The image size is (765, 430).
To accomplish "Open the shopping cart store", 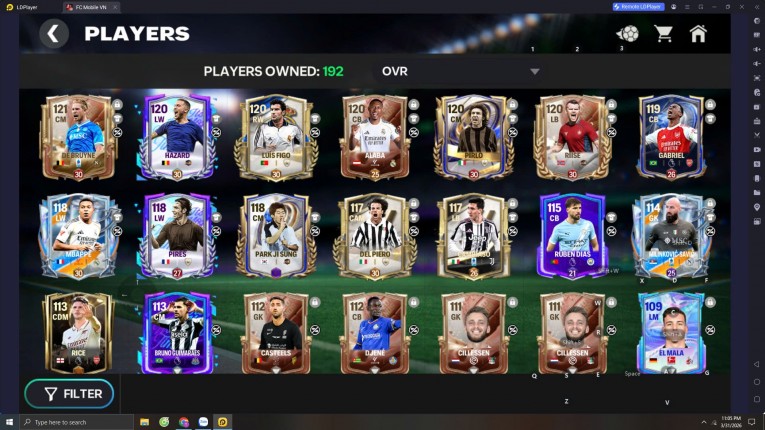I will click(663, 34).
